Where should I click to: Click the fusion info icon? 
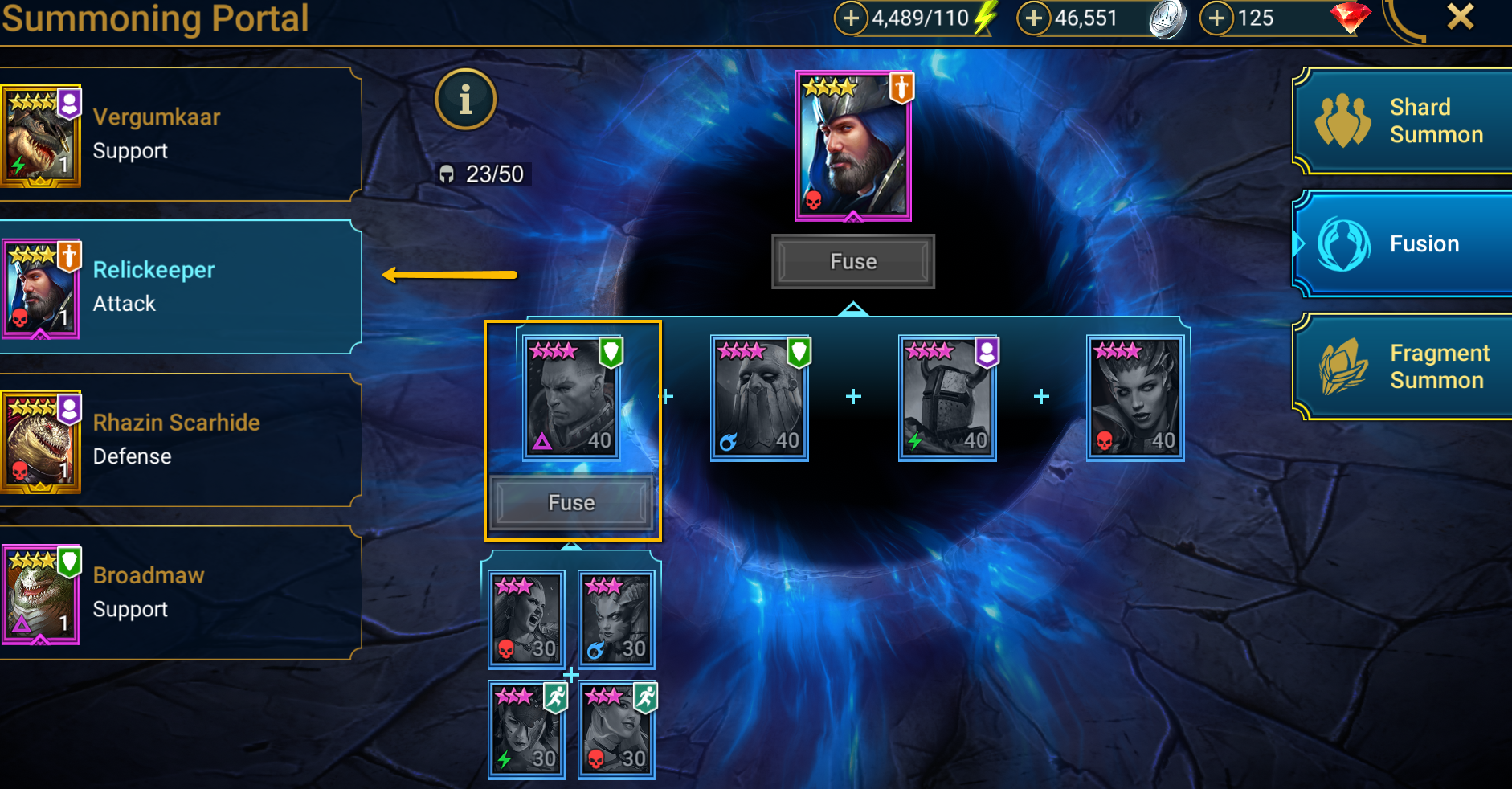(465, 98)
